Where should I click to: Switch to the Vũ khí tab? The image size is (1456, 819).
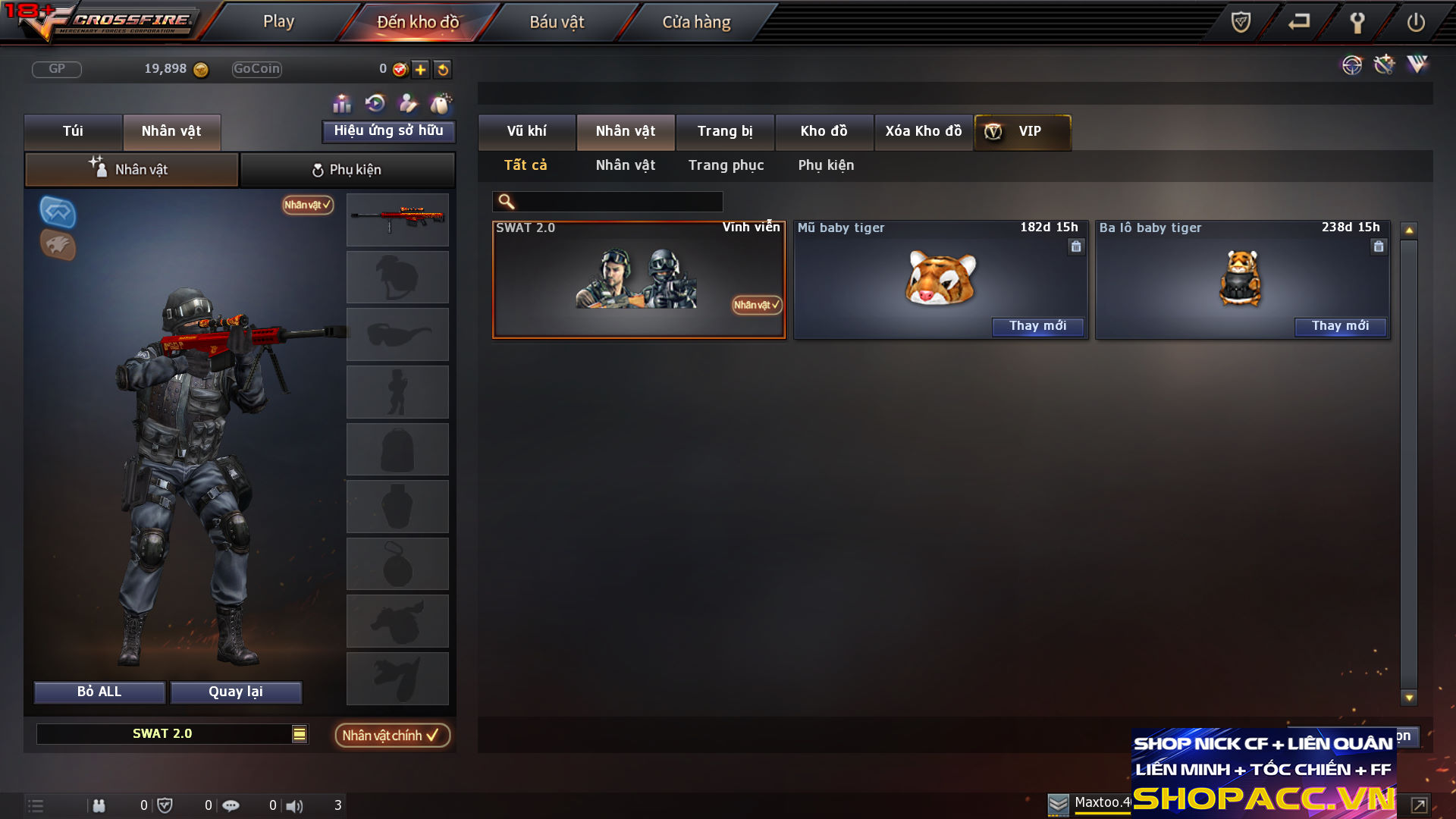click(x=526, y=131)
